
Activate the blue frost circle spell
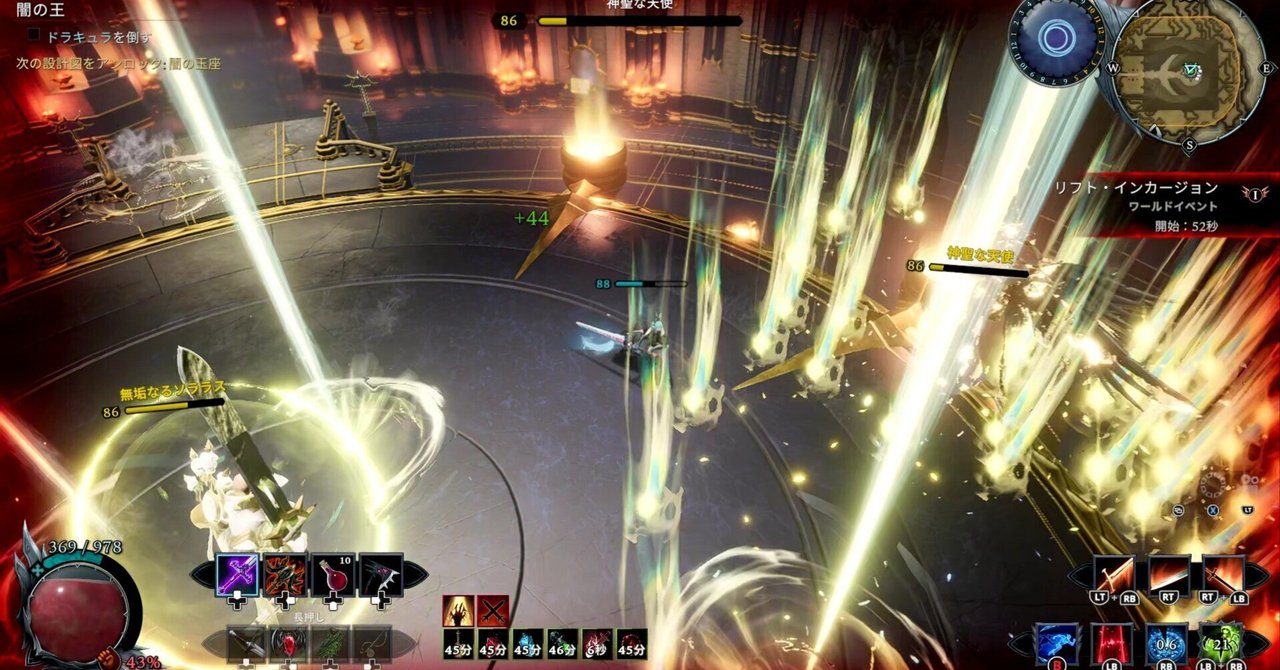click(1166, 644)
